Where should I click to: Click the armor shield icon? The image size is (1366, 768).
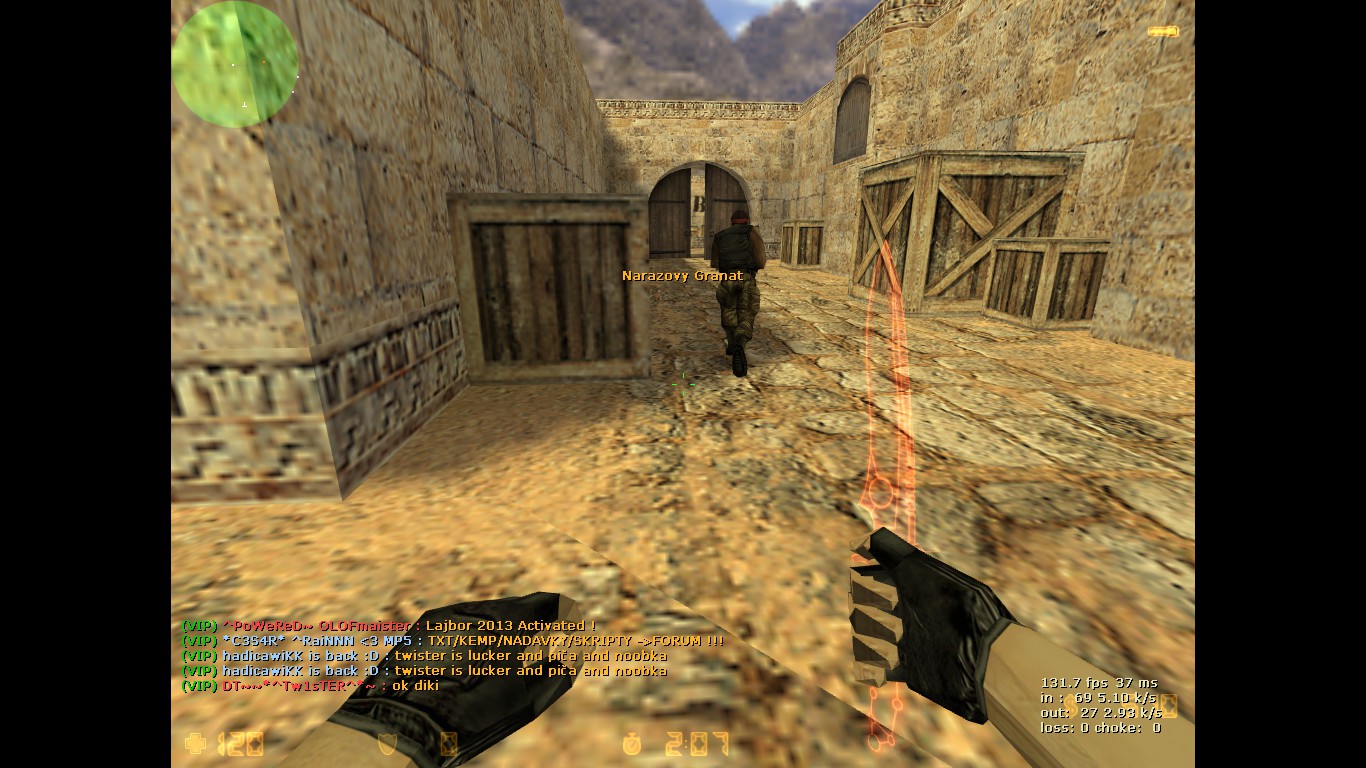tap(389, 743)
